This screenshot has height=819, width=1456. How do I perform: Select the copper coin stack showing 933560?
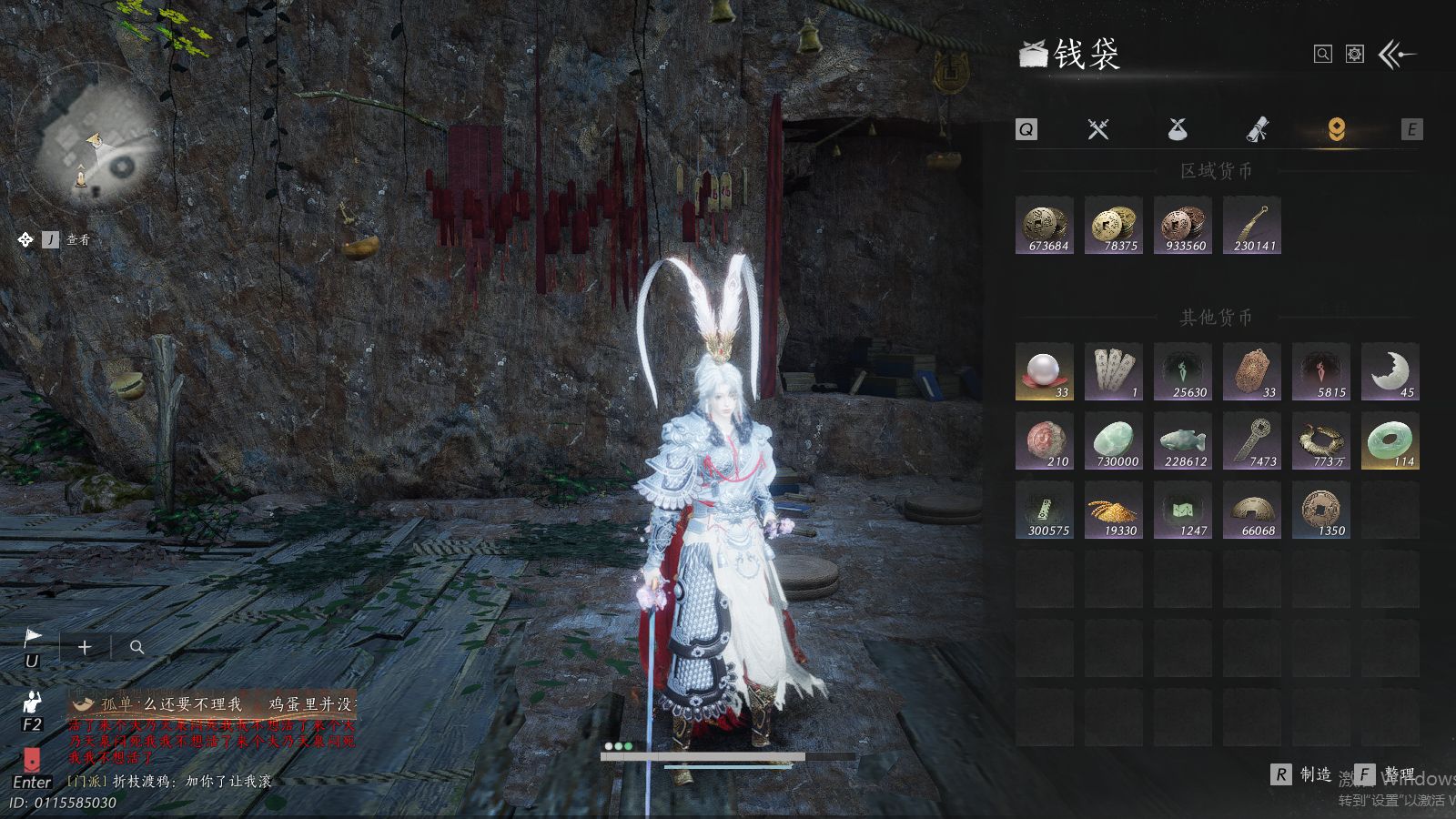coord(1183,225)
